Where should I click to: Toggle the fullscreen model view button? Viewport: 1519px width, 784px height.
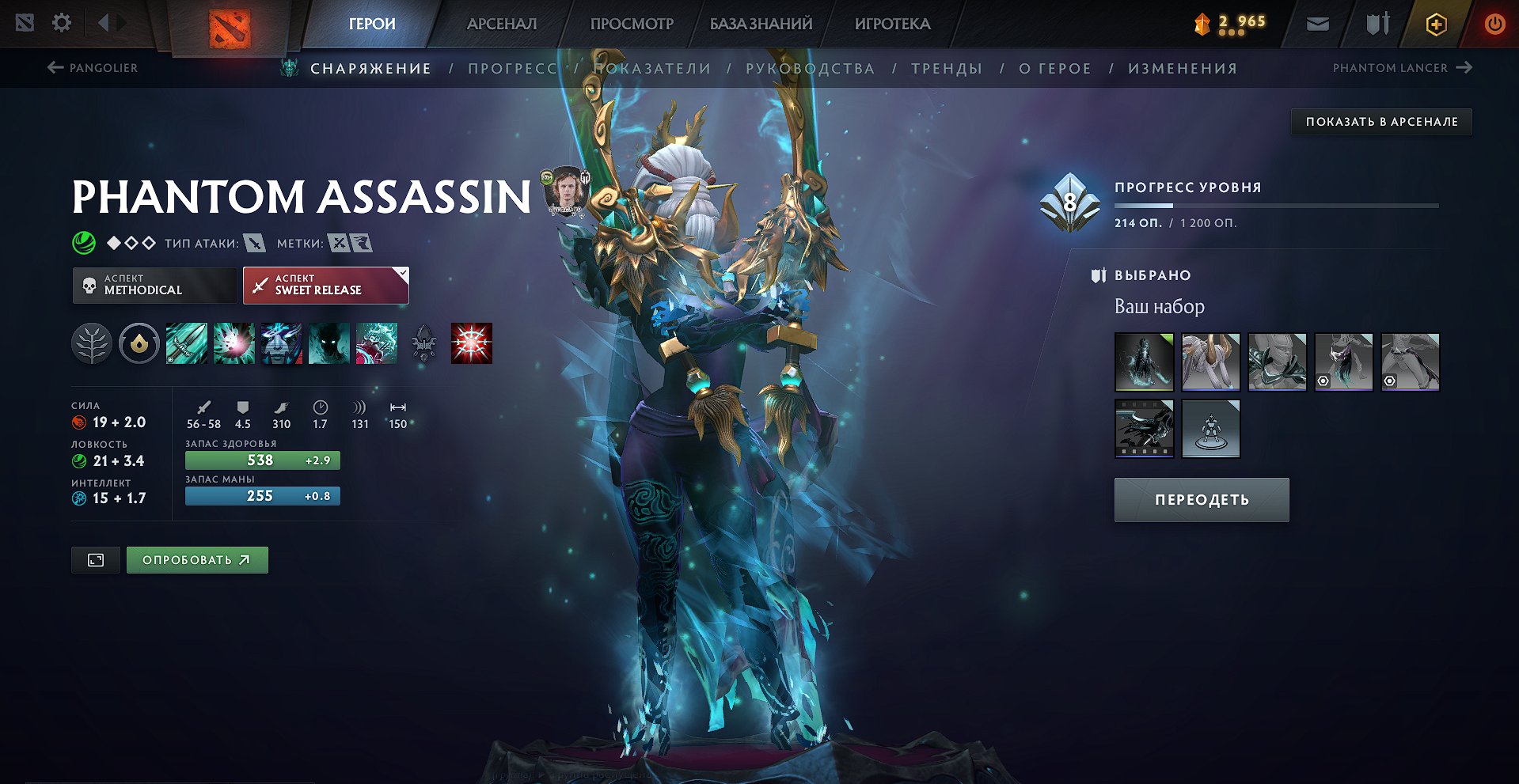pyautogui.click(x=96, y=560)
